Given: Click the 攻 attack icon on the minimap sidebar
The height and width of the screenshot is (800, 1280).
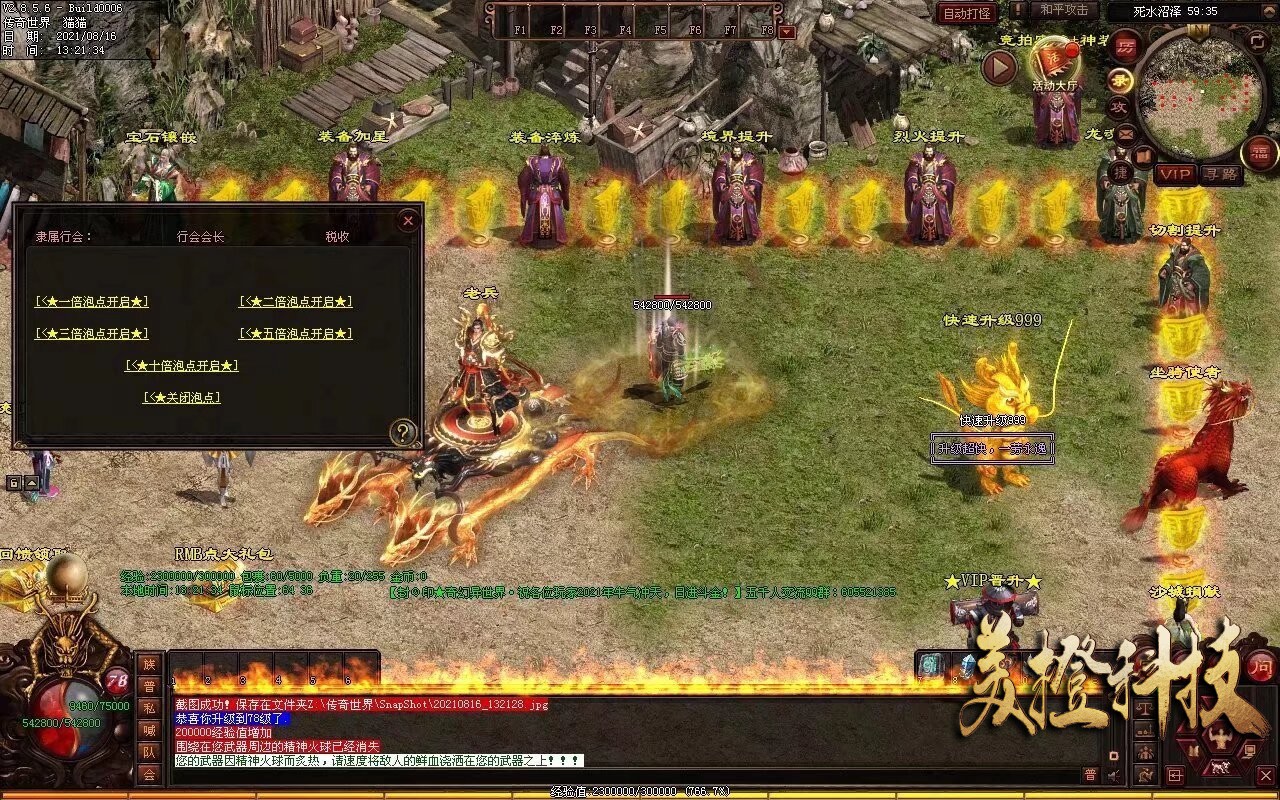Looking at the screenshot, I should coord(1120,106).
